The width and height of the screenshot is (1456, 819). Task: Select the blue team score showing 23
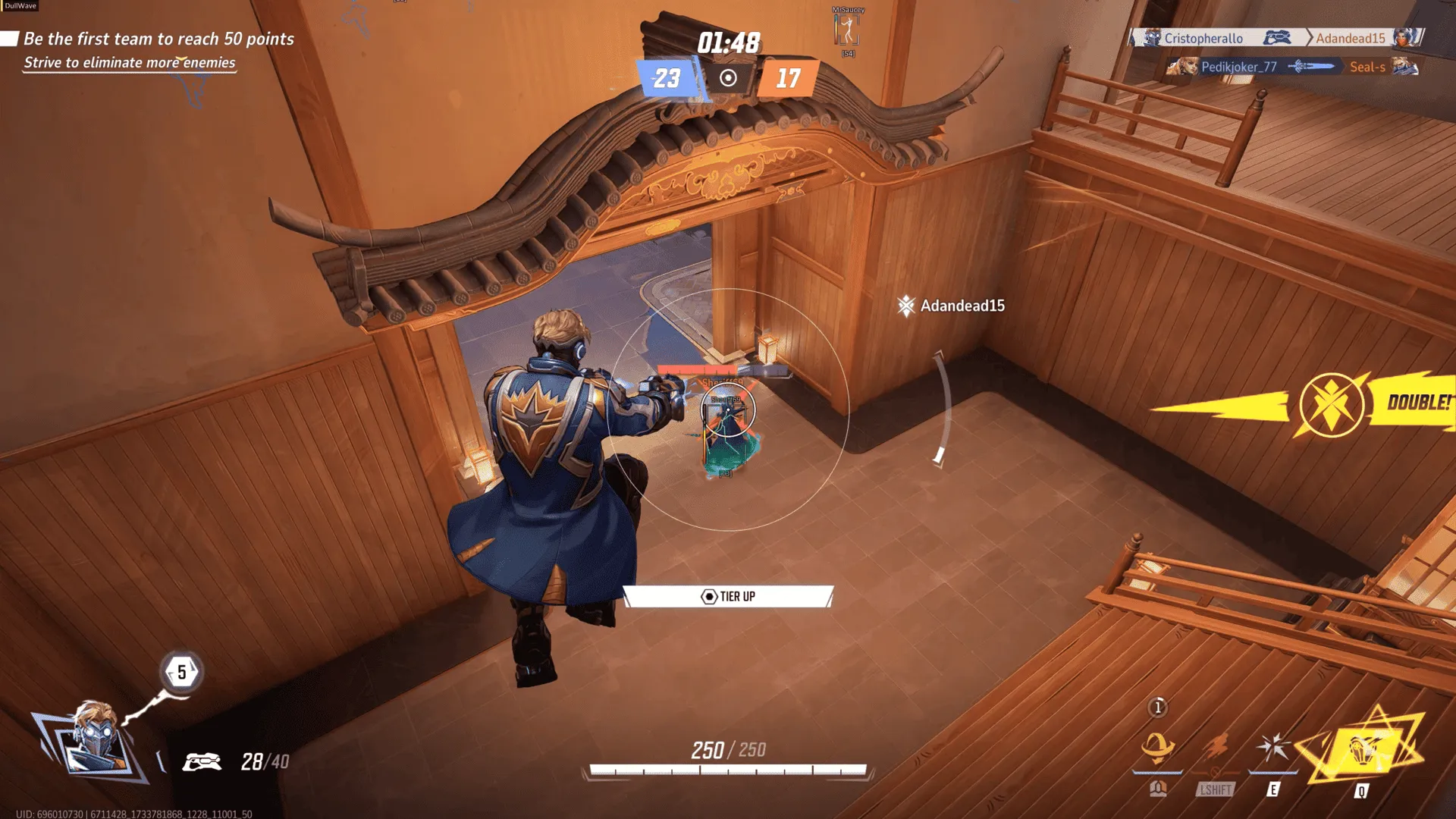tap(666, 80)
